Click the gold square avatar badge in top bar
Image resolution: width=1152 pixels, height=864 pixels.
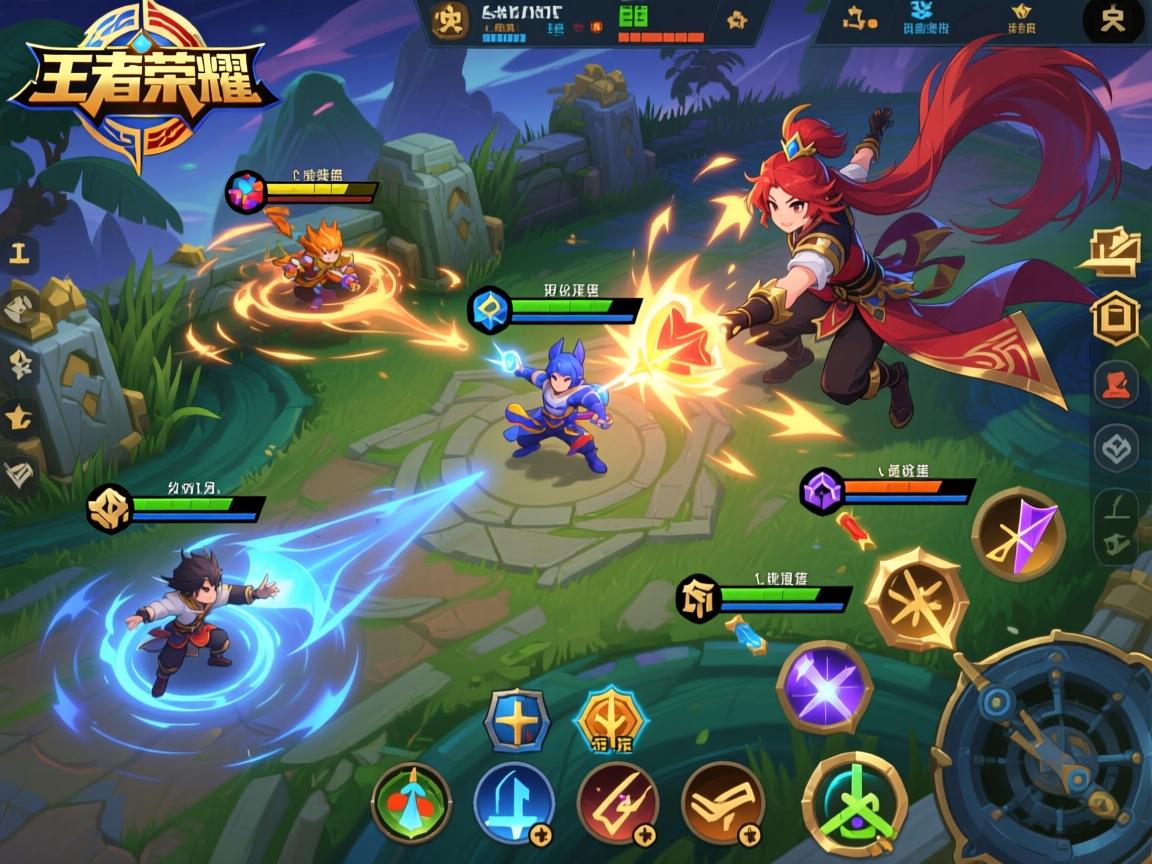pos(450,20)
